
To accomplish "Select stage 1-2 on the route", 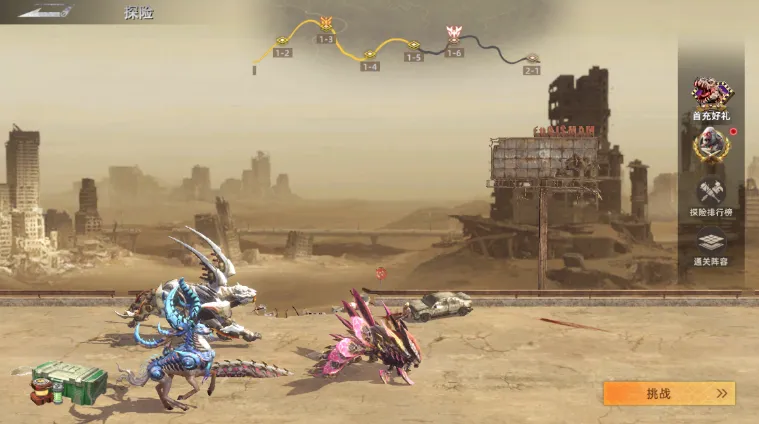I will (x=283, y=42).
